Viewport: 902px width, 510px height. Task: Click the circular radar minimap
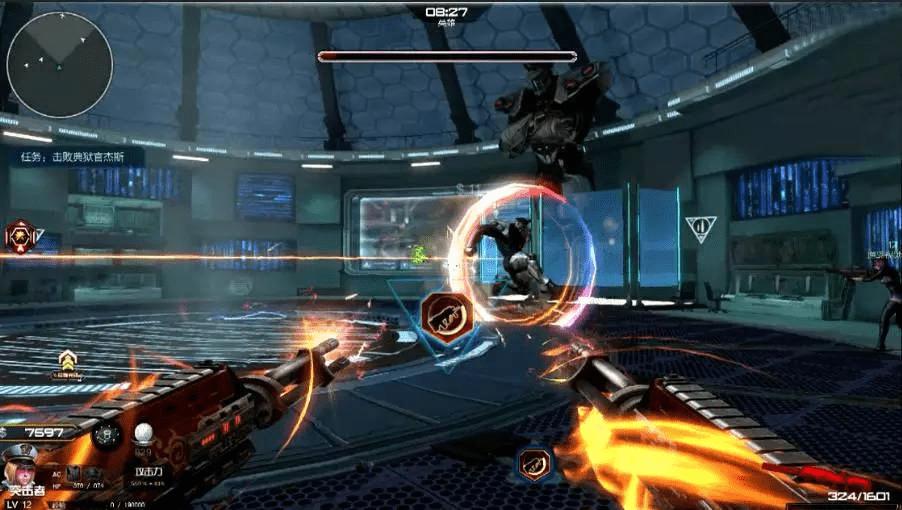pyautogui.click(x=60, y=64)
